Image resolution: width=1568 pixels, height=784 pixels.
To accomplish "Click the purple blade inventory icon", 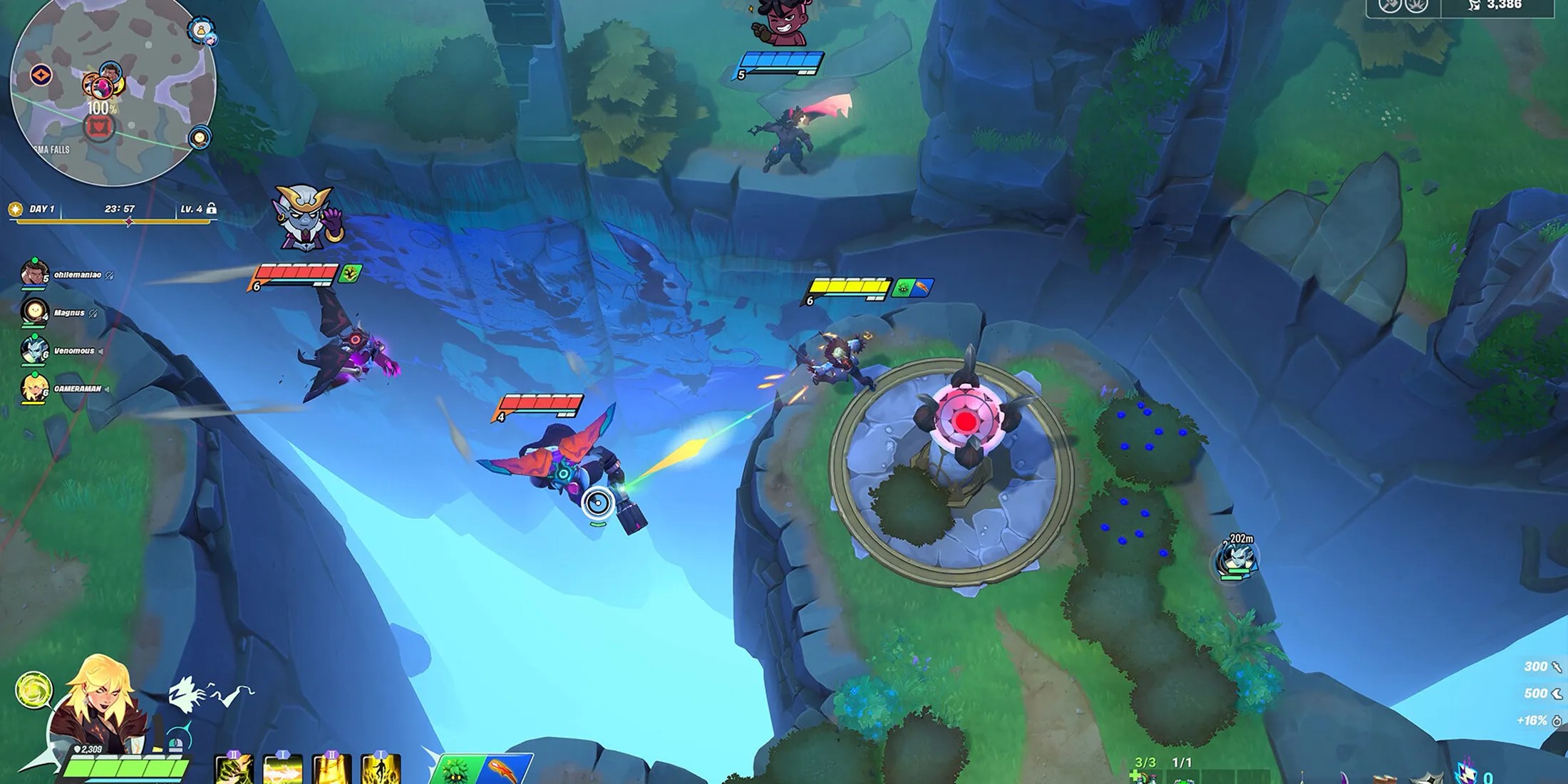I will 1343,777.
